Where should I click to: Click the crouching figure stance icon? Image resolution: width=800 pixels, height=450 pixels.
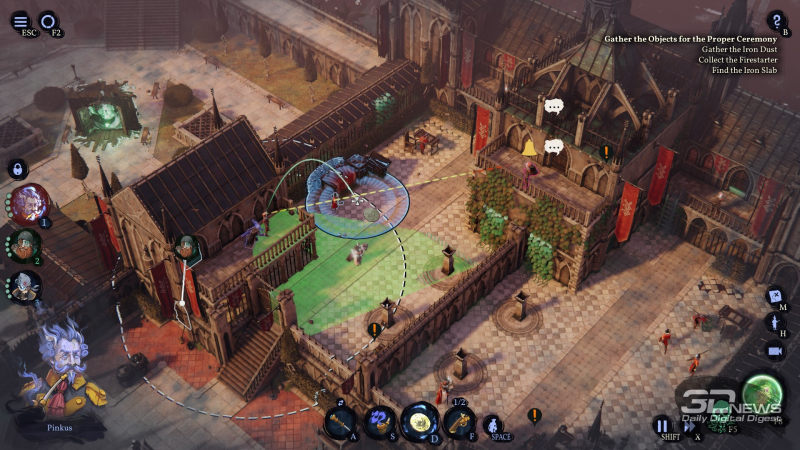point(493,423)
